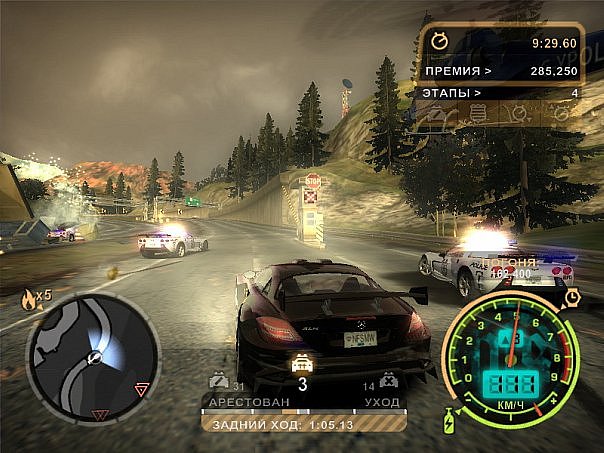Click the stopwatch pursuit timer icon

point(441,43)
